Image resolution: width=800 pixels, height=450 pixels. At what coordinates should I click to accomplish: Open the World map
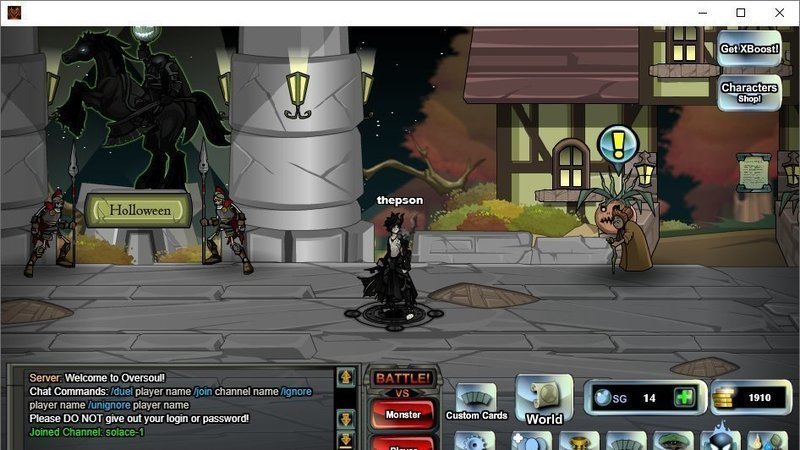544,400
